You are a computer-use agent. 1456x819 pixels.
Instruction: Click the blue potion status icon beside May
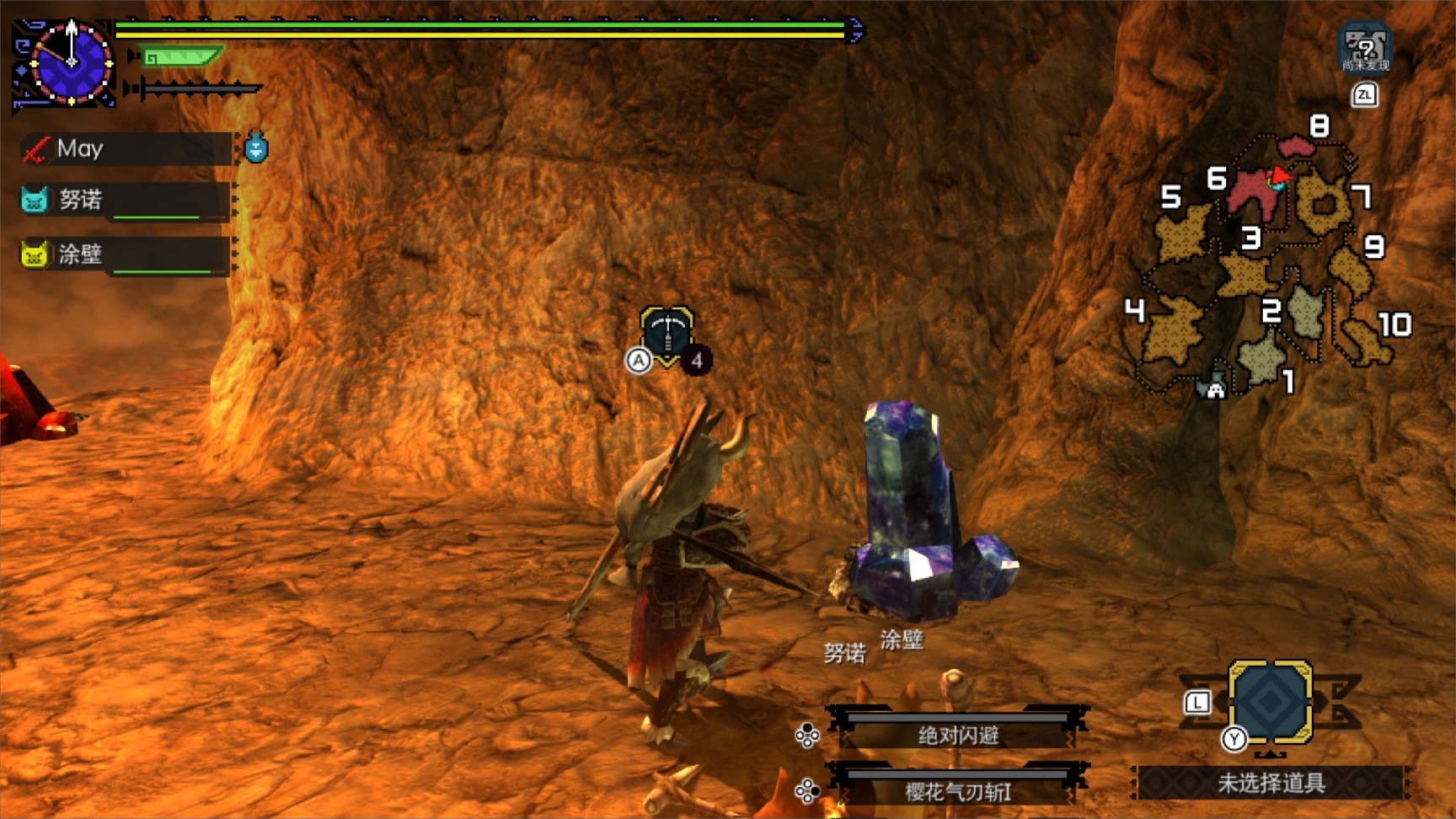click(256, 148)
